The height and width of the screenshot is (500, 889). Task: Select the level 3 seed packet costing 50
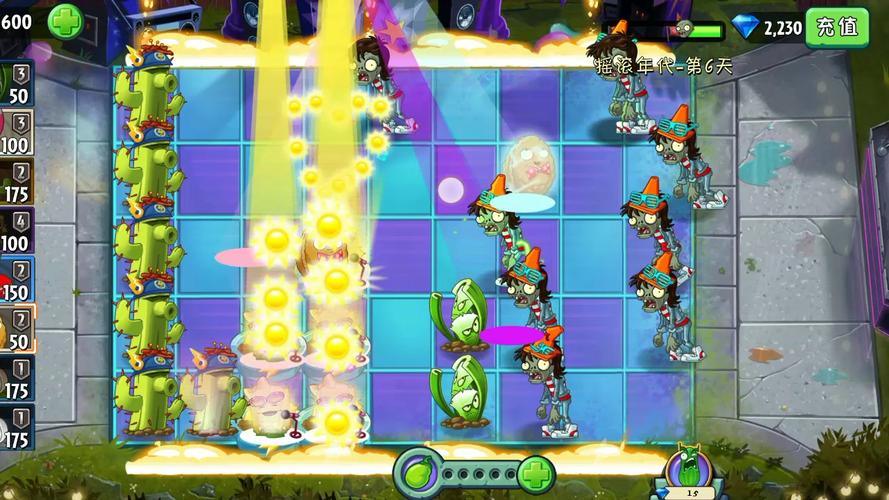(x=16, y=84)
